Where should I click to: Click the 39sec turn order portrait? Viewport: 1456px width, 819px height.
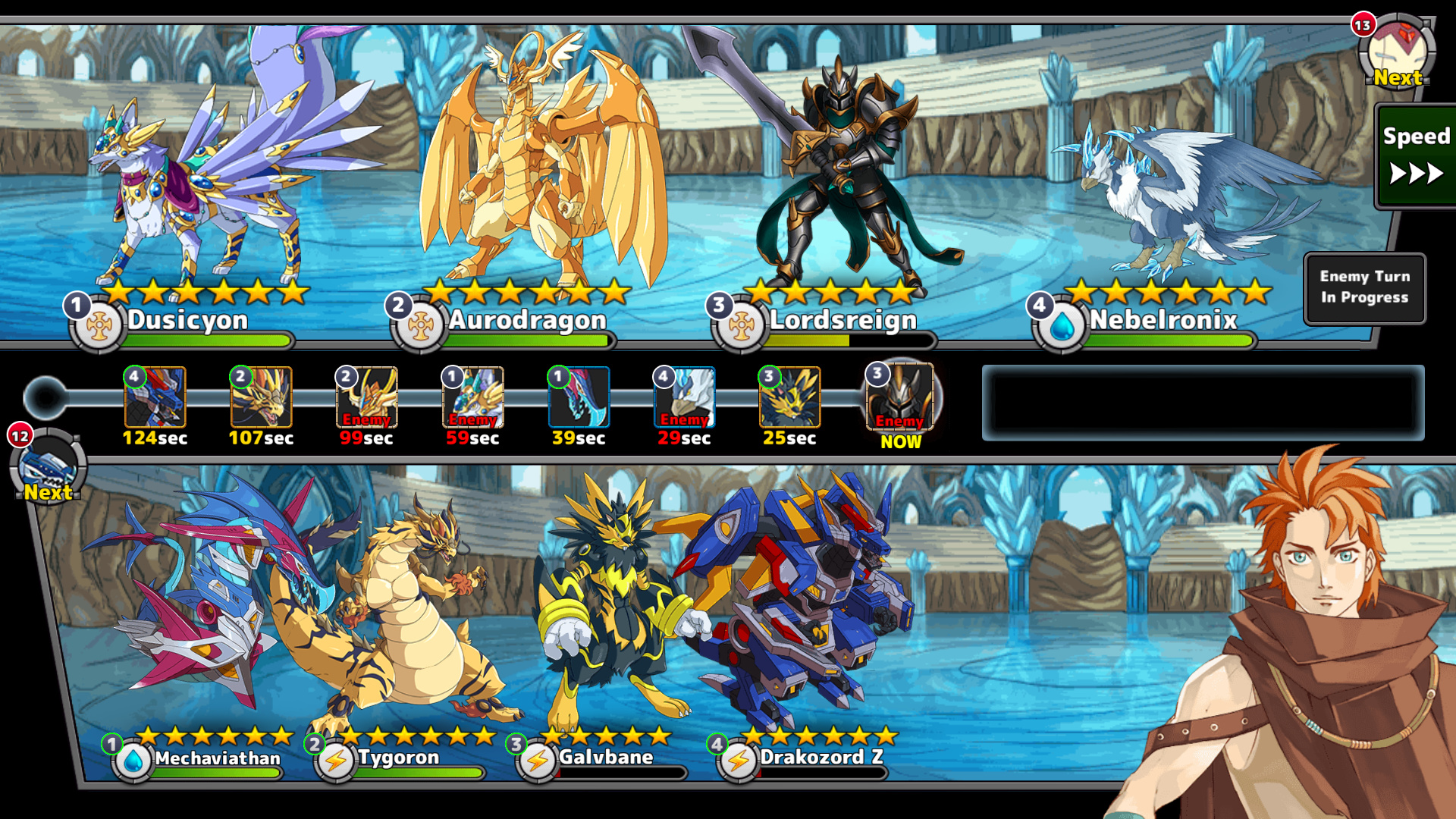tap(579, 397)
